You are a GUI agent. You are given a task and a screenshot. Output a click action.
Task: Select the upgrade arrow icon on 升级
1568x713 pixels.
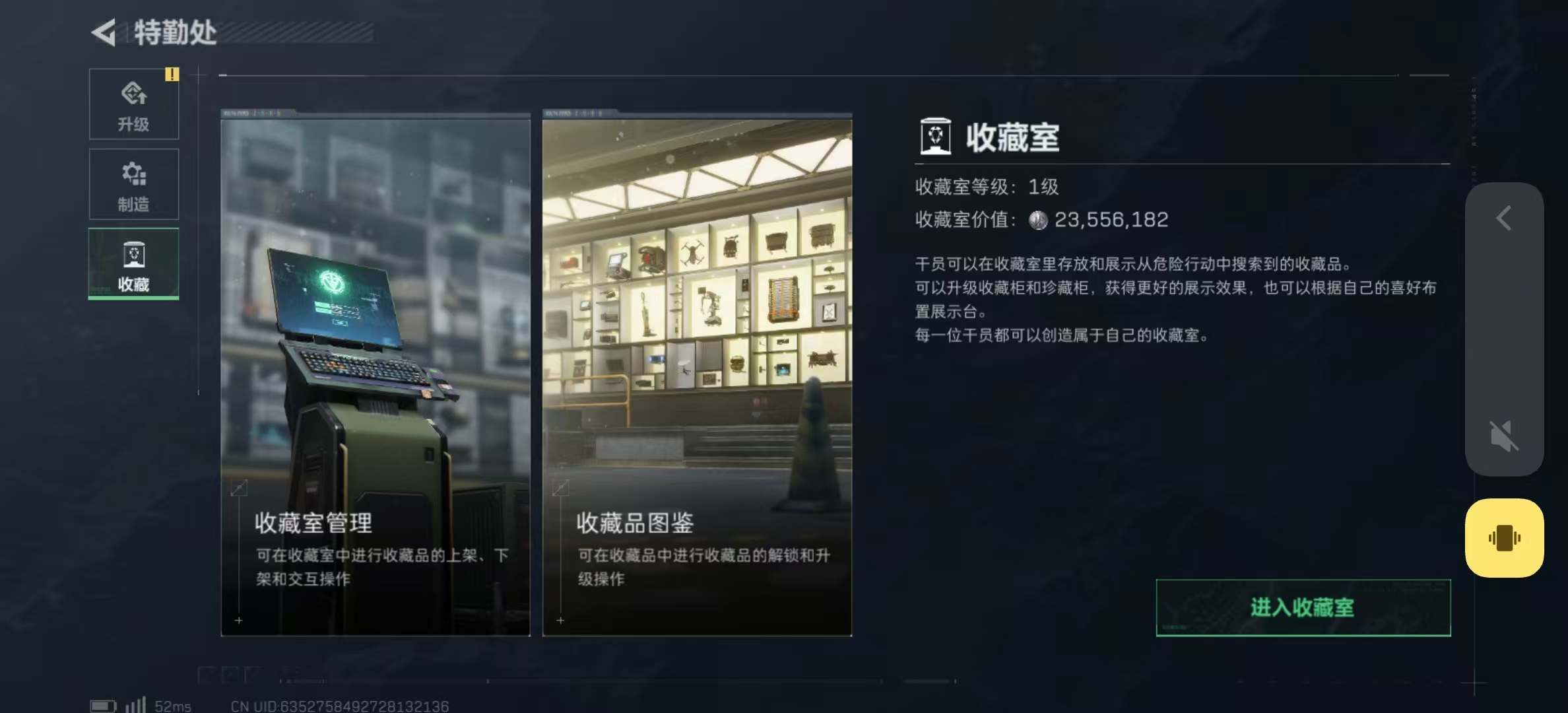click(133, 94)
